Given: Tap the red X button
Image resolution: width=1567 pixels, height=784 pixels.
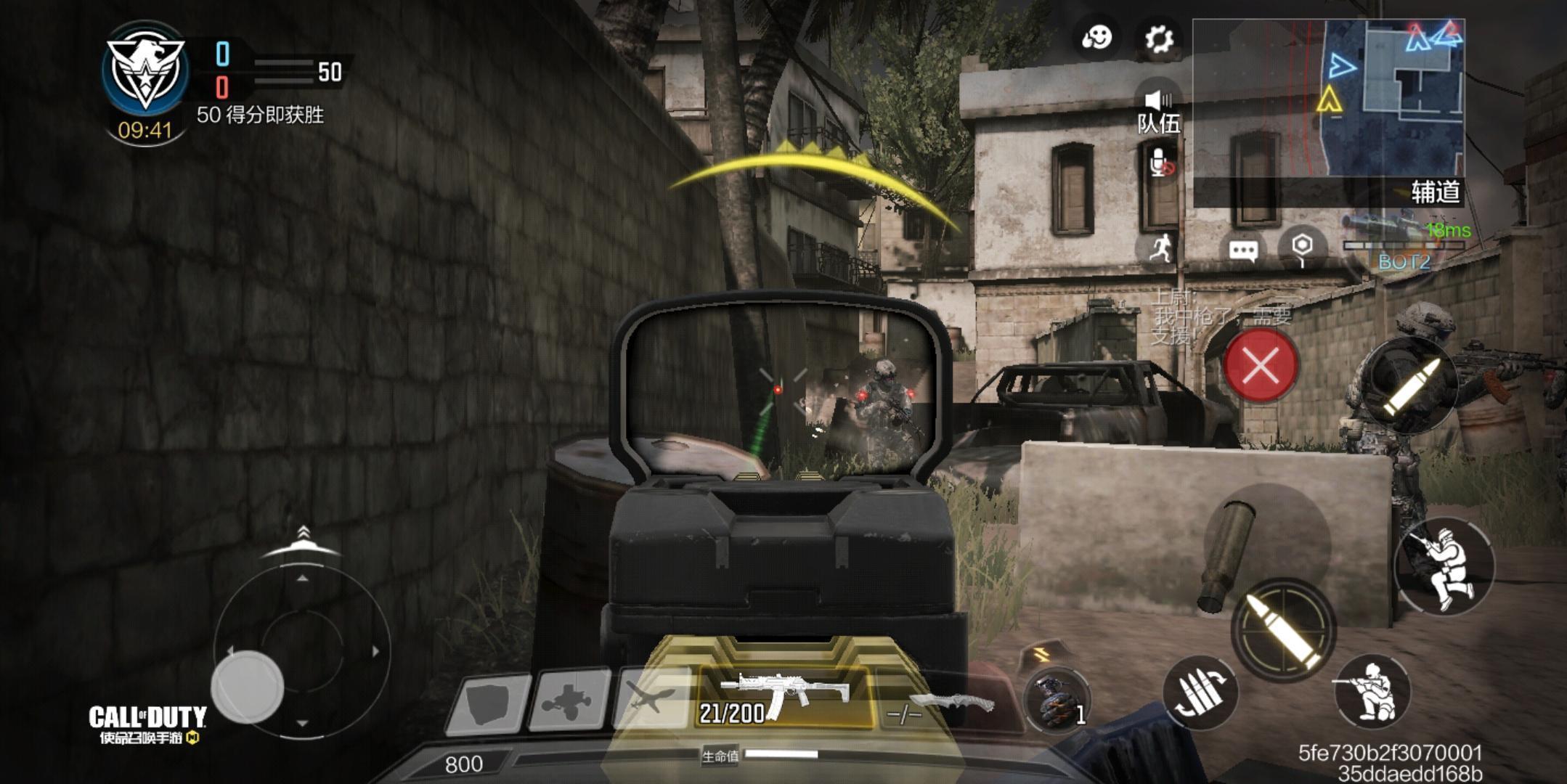Looking at the screenshot, I should pos(1261,365).
